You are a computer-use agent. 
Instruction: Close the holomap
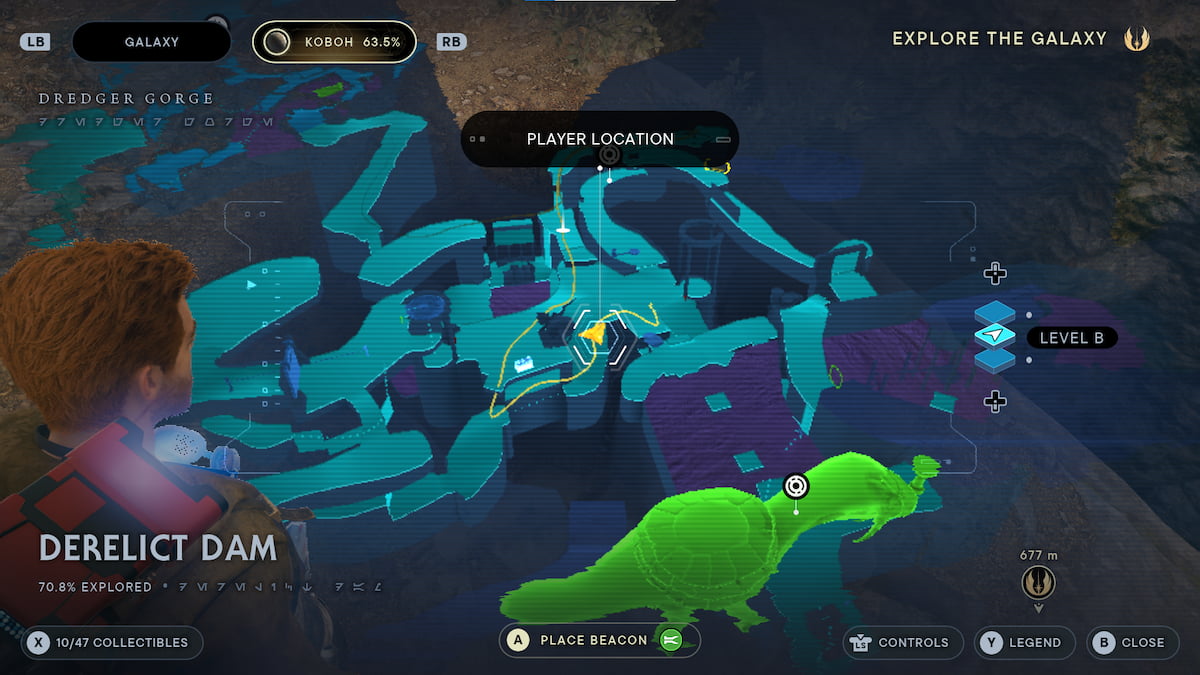pyautogui.click(x=1131, y=642)
